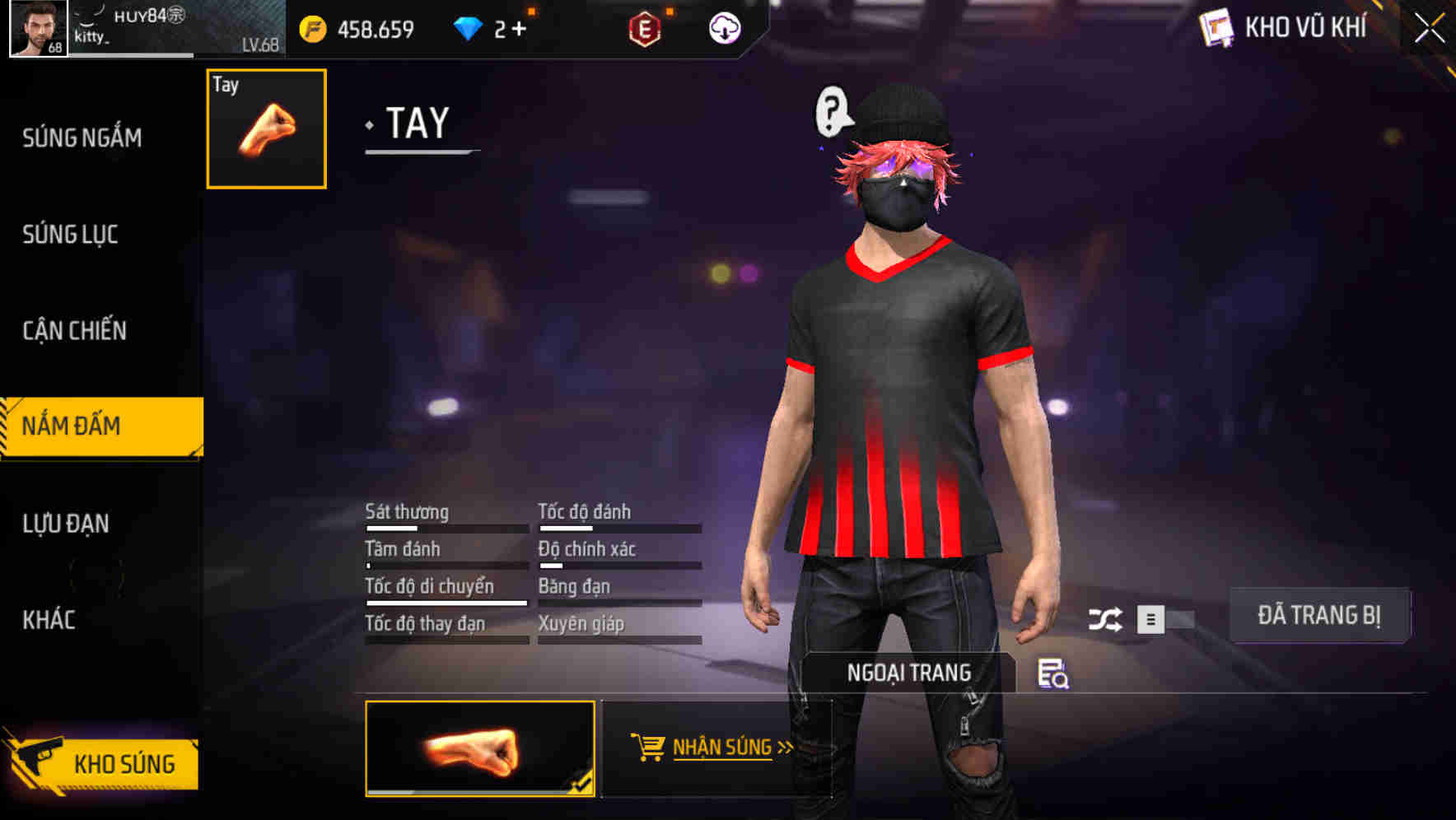1456x820 pixels.
Task: Click the ĐÃ TRANG BỊ button
Action: (1319, 616)
